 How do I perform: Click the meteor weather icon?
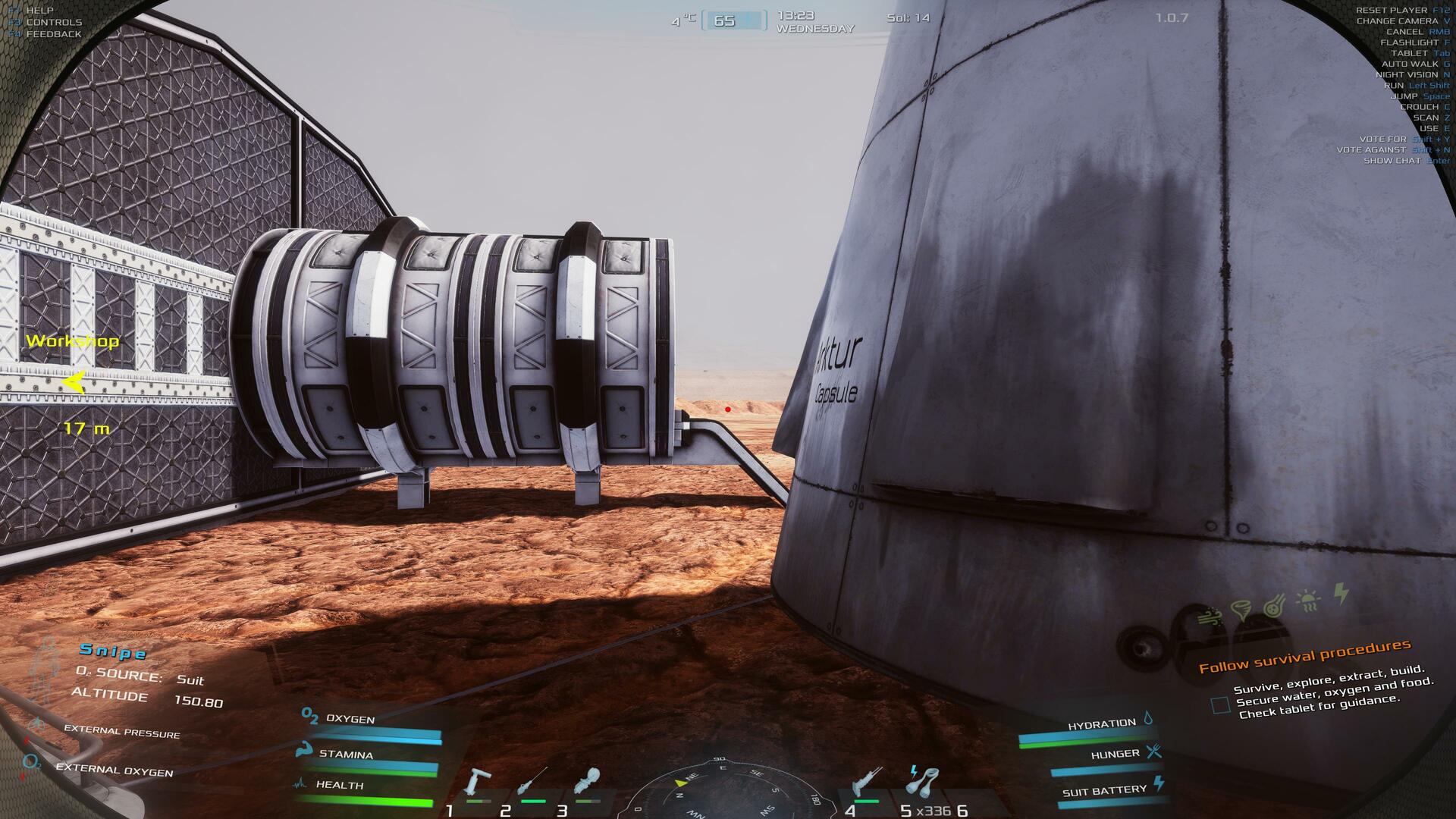pyautogui.click(x=1276, y=605)
